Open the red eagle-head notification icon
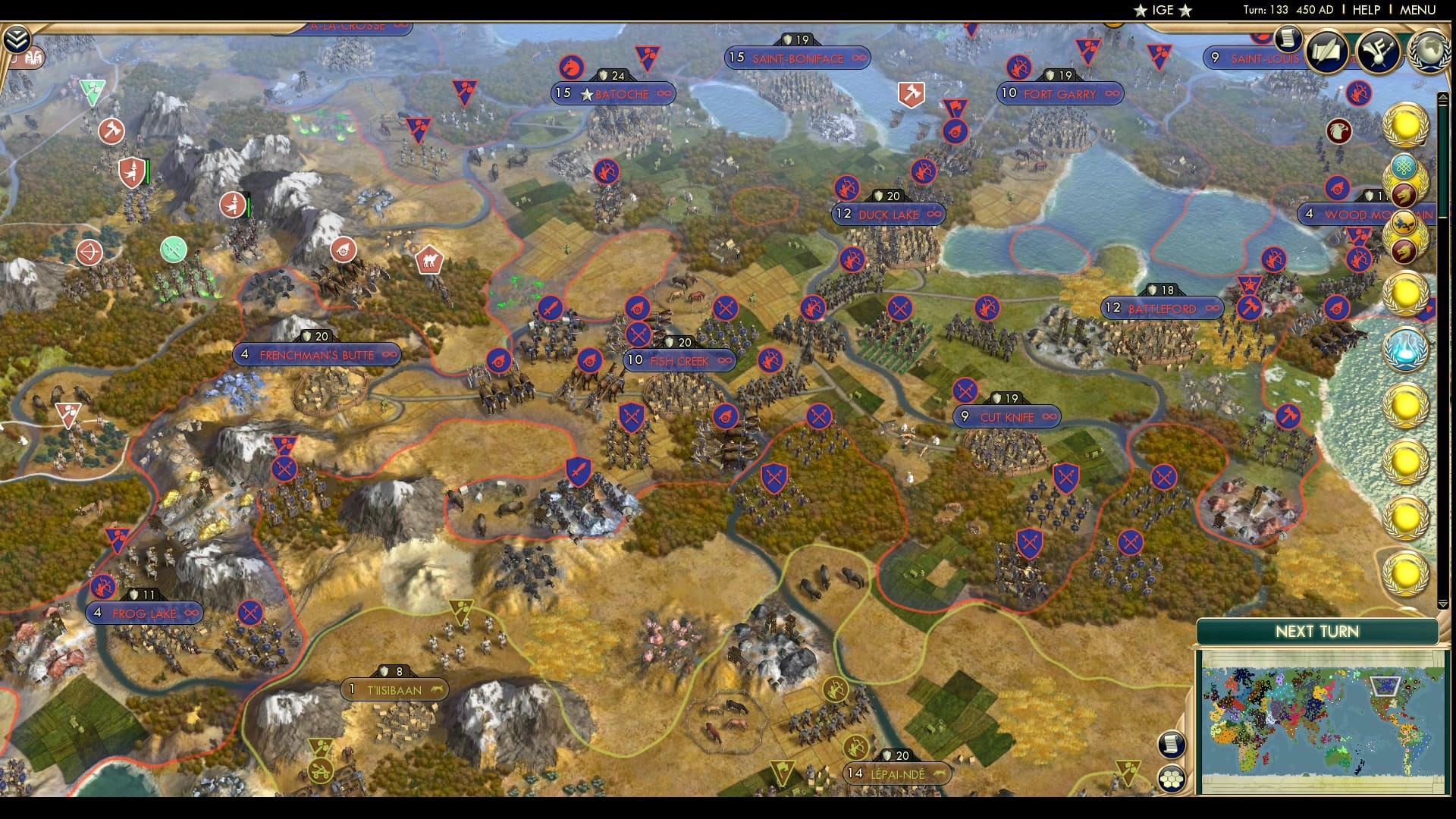 pyautogui.click(x=1338, y=131)
